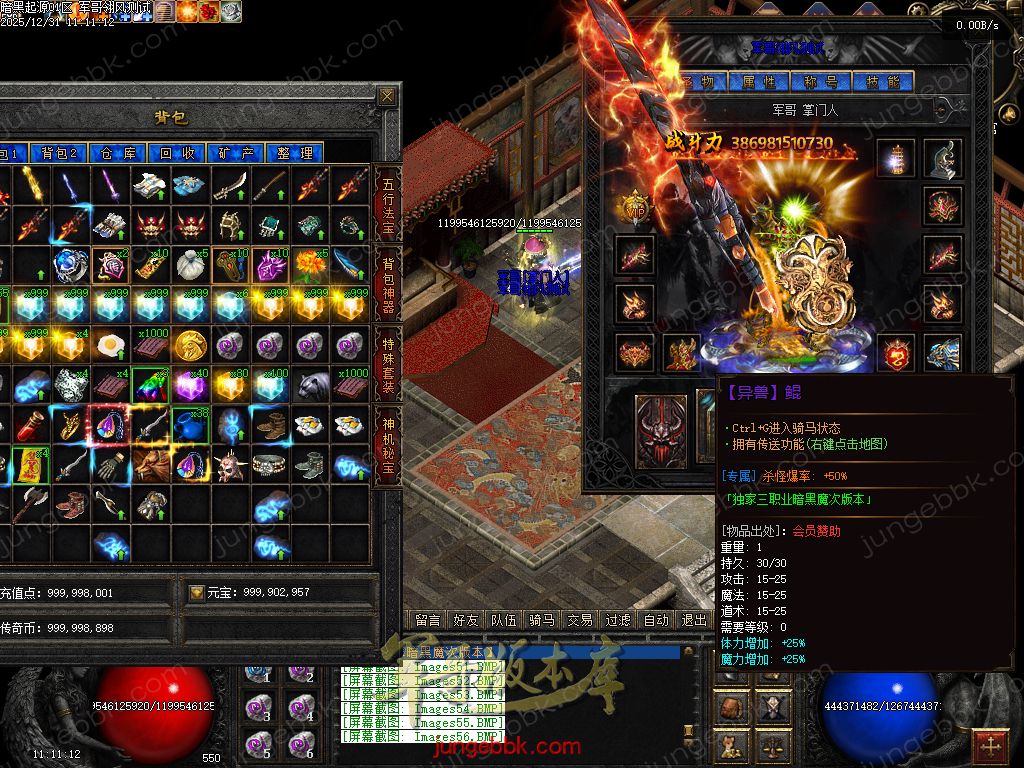Click the 整理 sort button

(x=295, y=153)
